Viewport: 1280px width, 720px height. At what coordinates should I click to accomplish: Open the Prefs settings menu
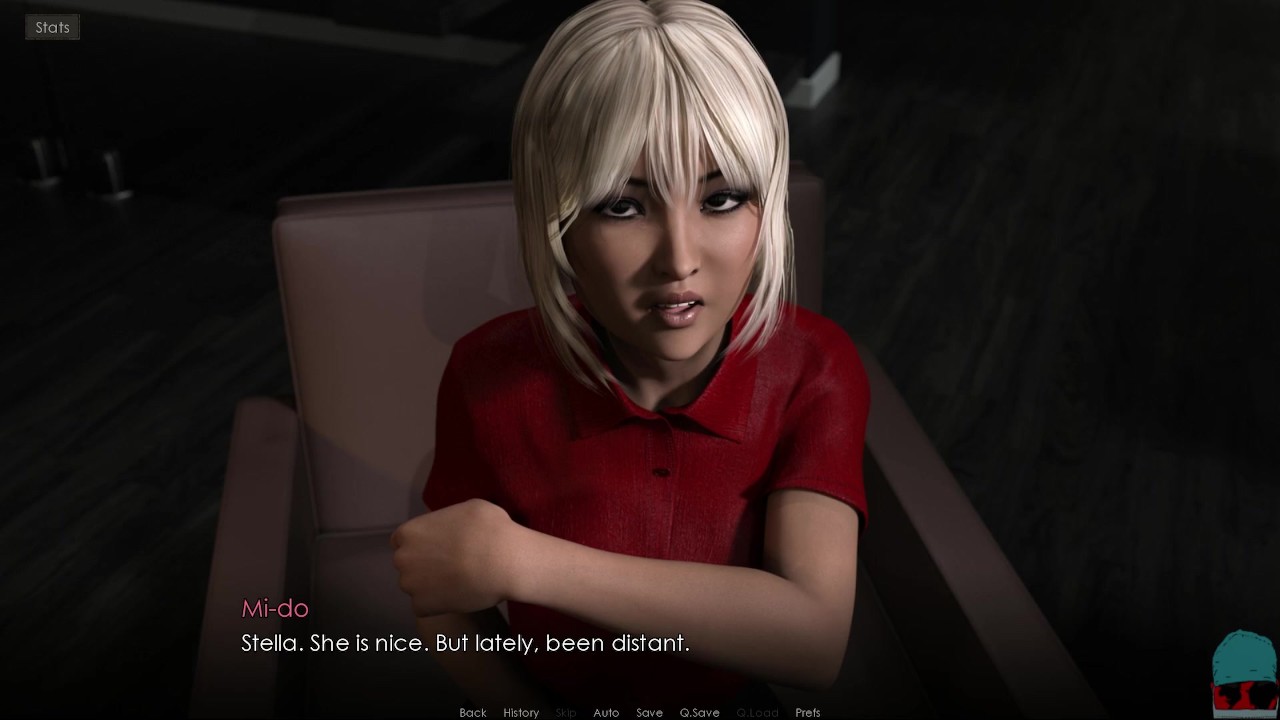808,712
